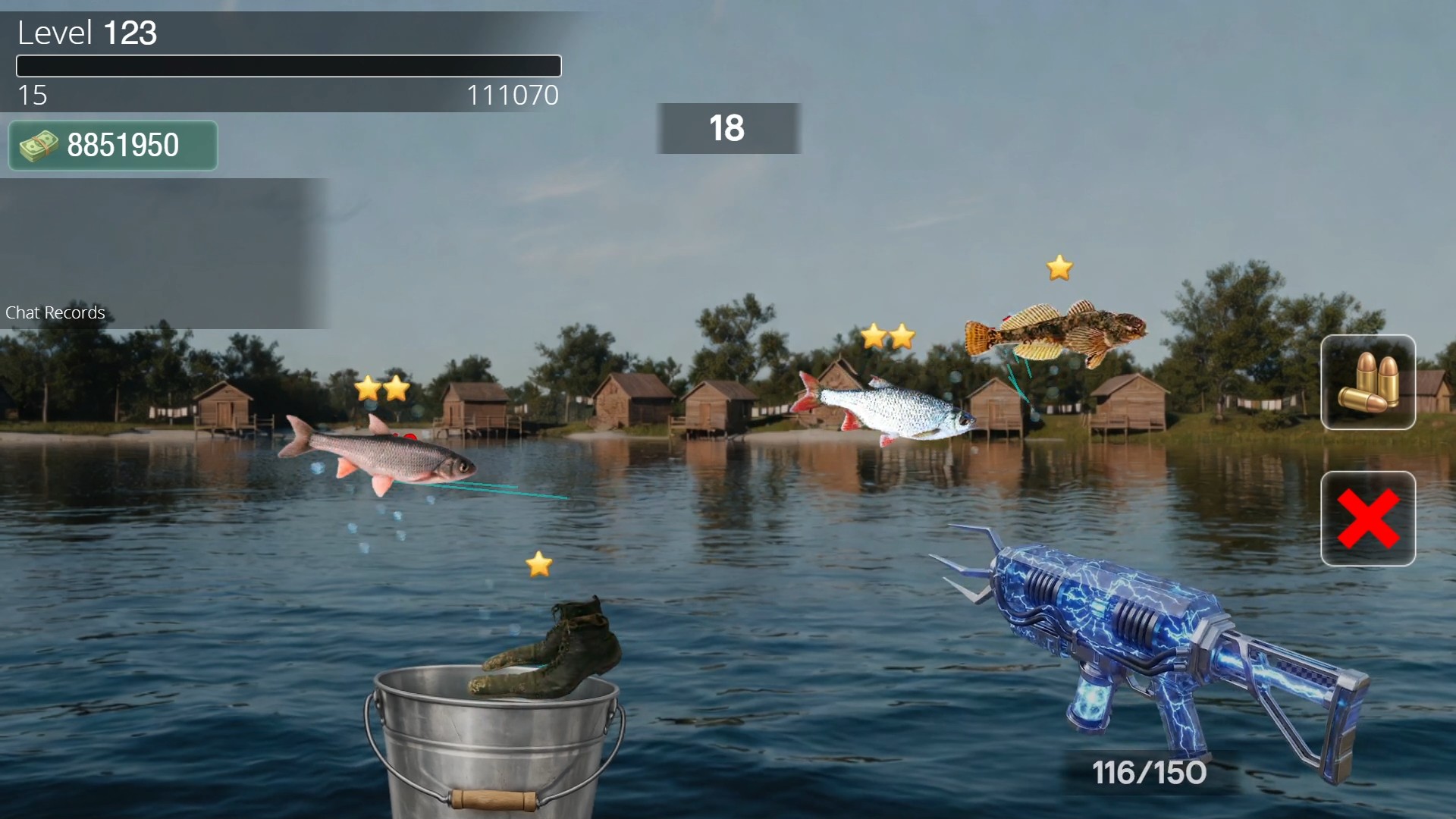
Task: Click the star above the boot
Action: click(x=538, y=563)
